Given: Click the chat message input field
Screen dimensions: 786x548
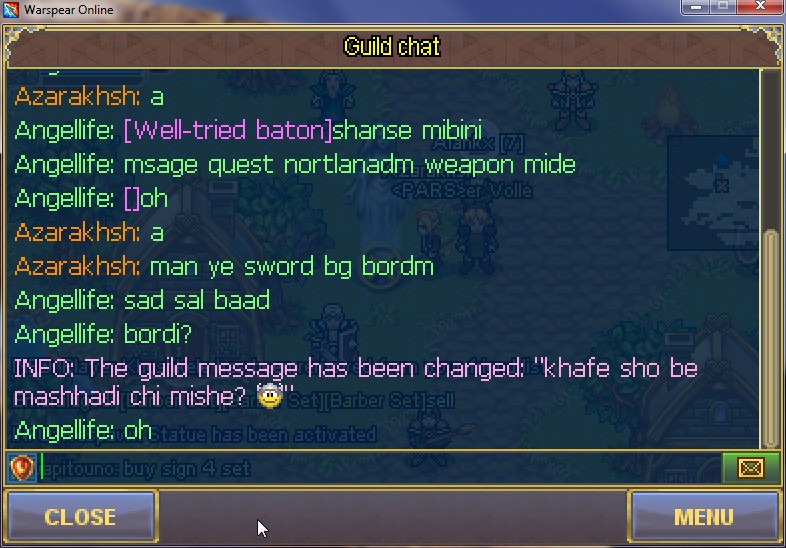Looking at the screenshot, I should coord(380,468).
